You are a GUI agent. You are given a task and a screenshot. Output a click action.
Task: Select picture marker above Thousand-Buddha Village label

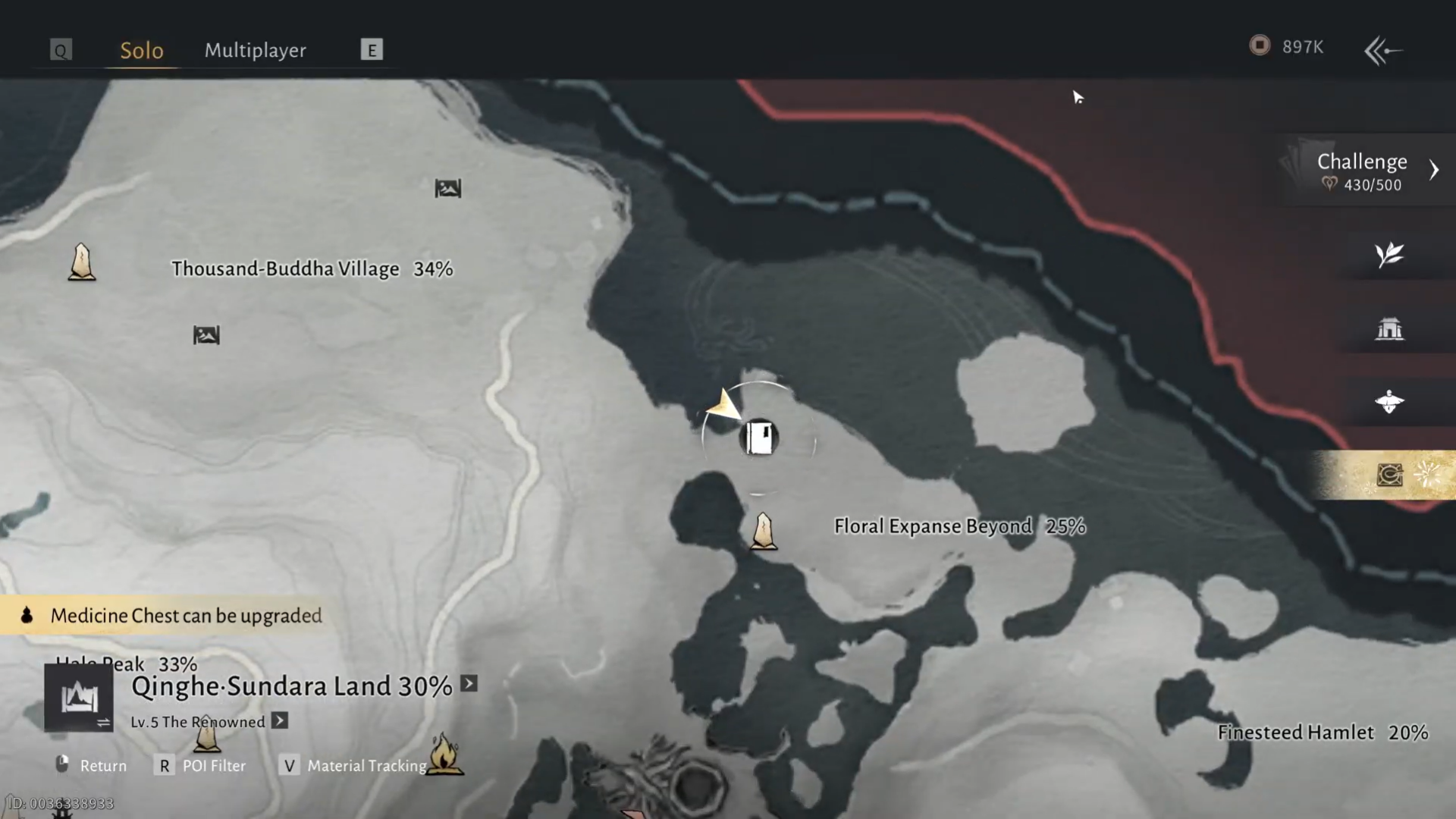[447, 188]
